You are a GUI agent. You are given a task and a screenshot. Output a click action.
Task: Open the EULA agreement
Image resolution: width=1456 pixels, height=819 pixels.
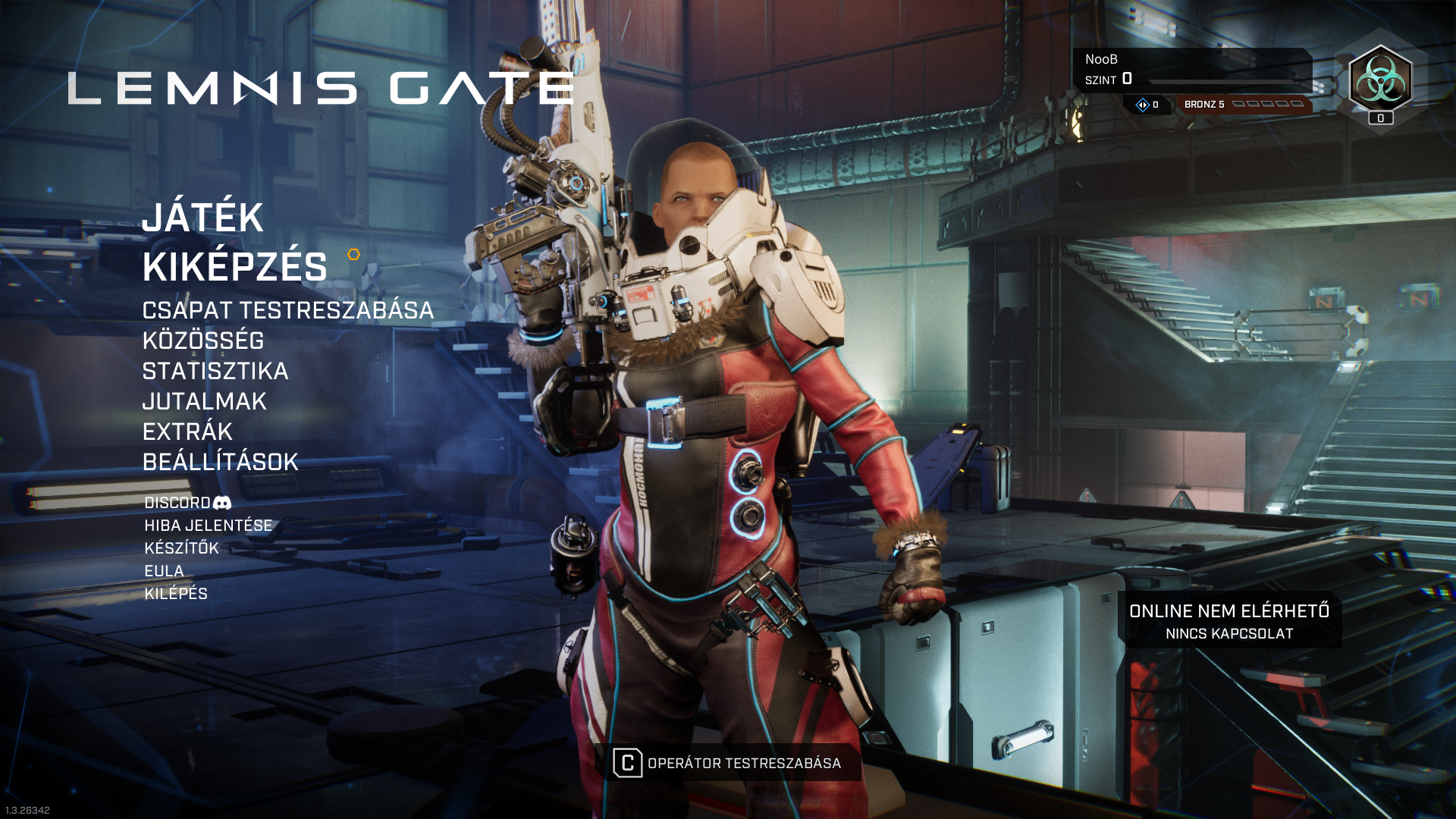pos(164,571)
